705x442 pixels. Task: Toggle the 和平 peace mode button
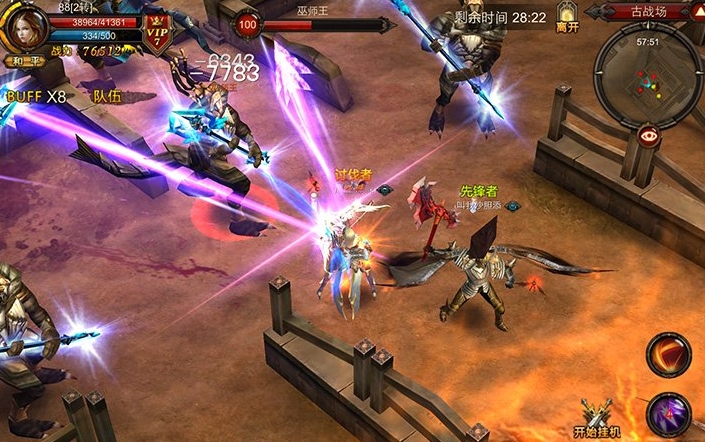[x=23, y=61]
